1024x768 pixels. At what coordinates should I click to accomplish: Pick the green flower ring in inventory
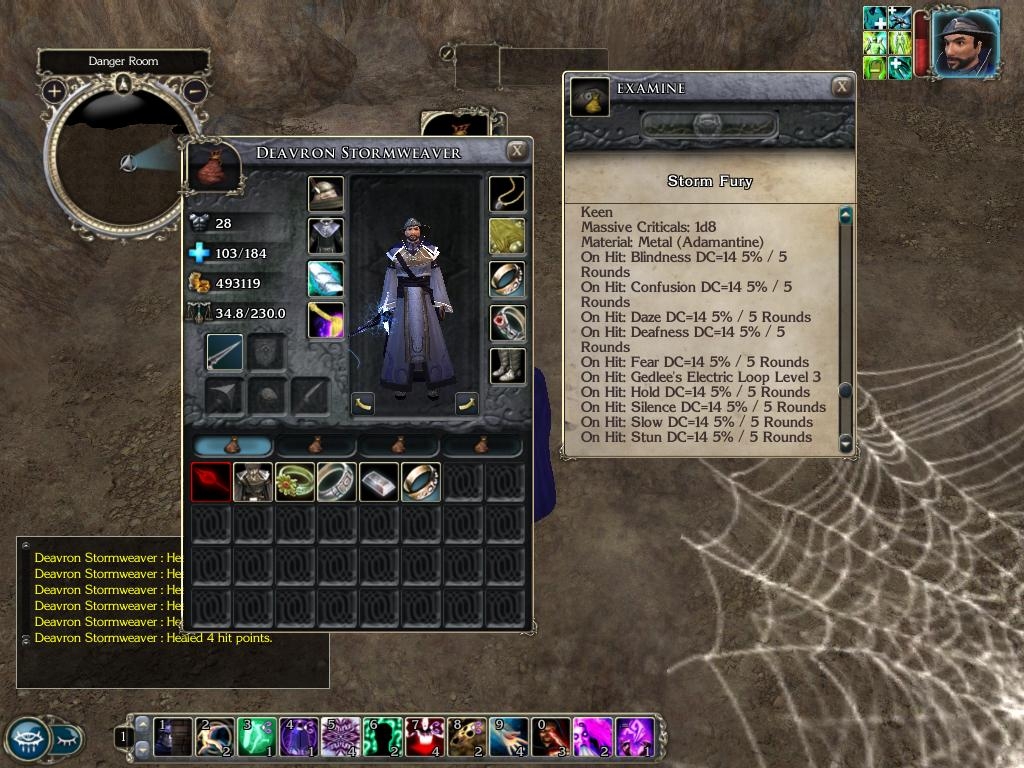[x=295, y=482]
